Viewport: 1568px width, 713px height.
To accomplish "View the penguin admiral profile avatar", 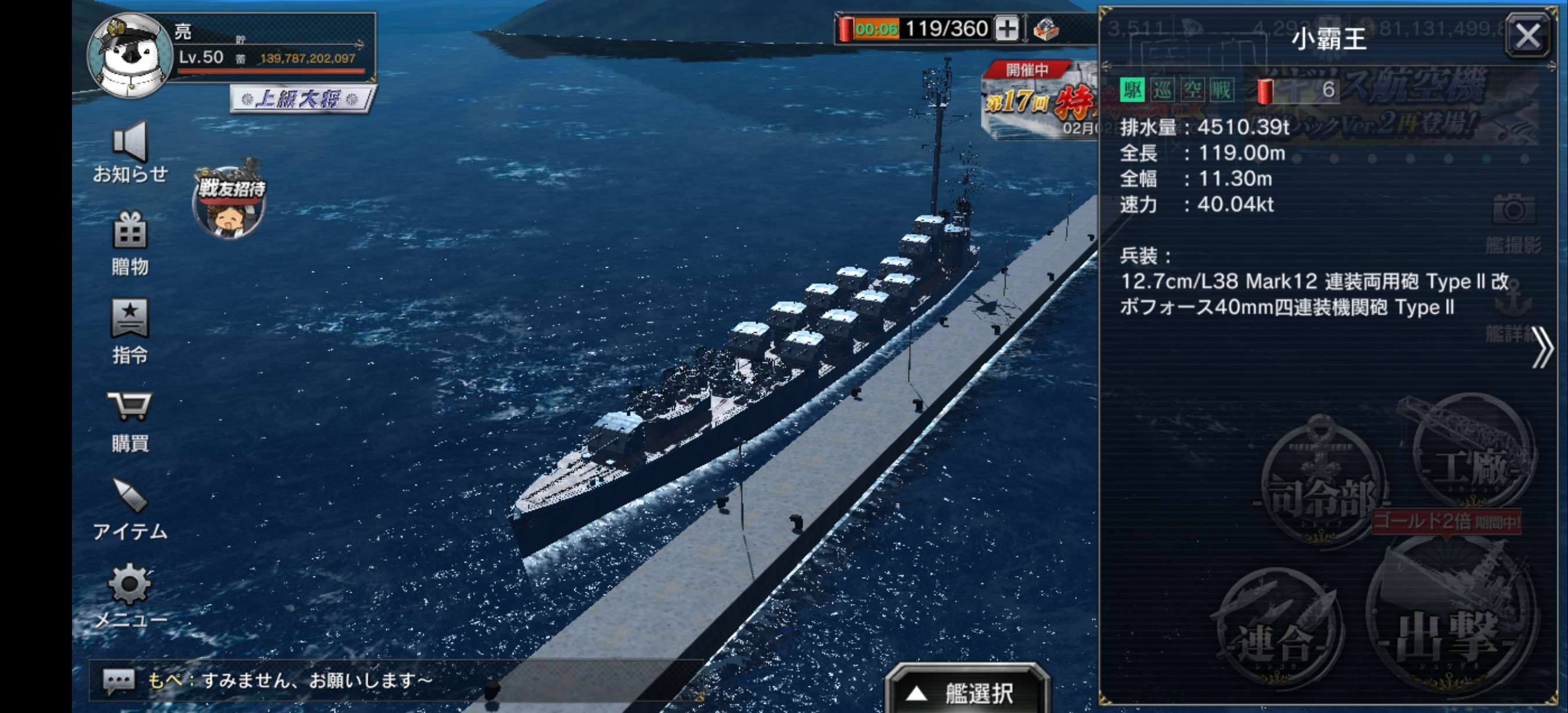I will point(130,55).
